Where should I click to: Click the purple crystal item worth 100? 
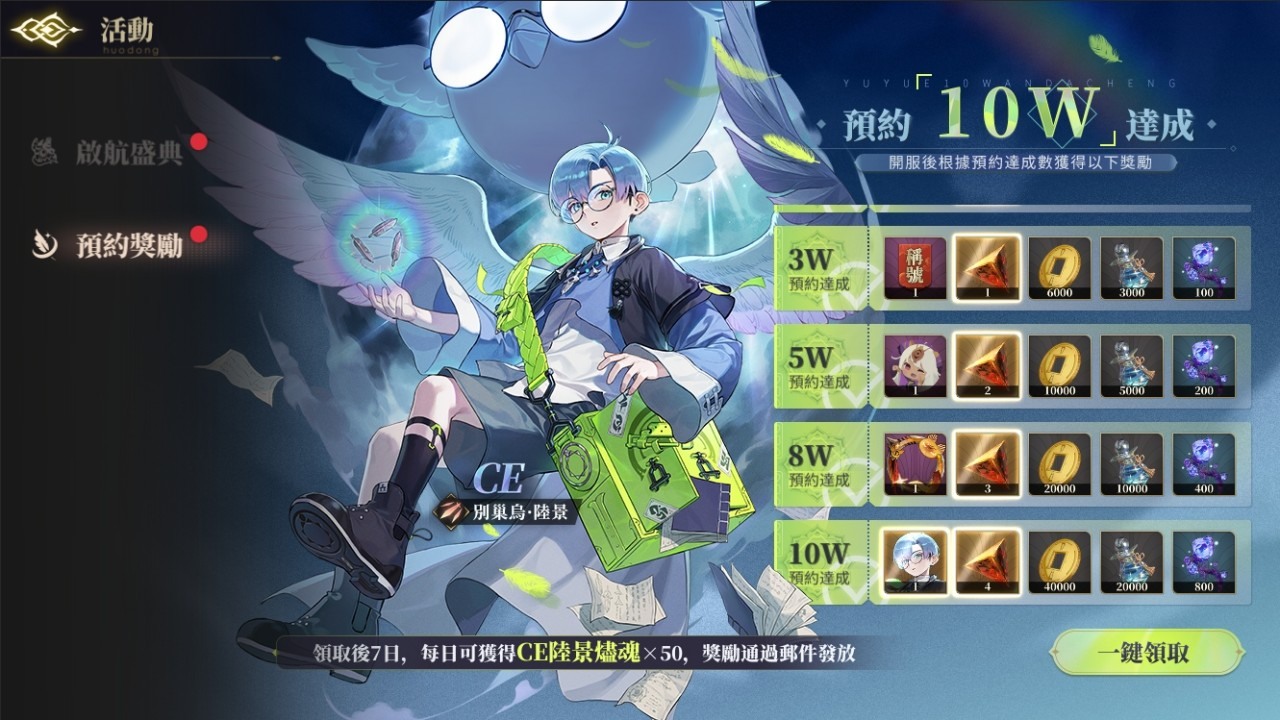(x=1202, y=267)
